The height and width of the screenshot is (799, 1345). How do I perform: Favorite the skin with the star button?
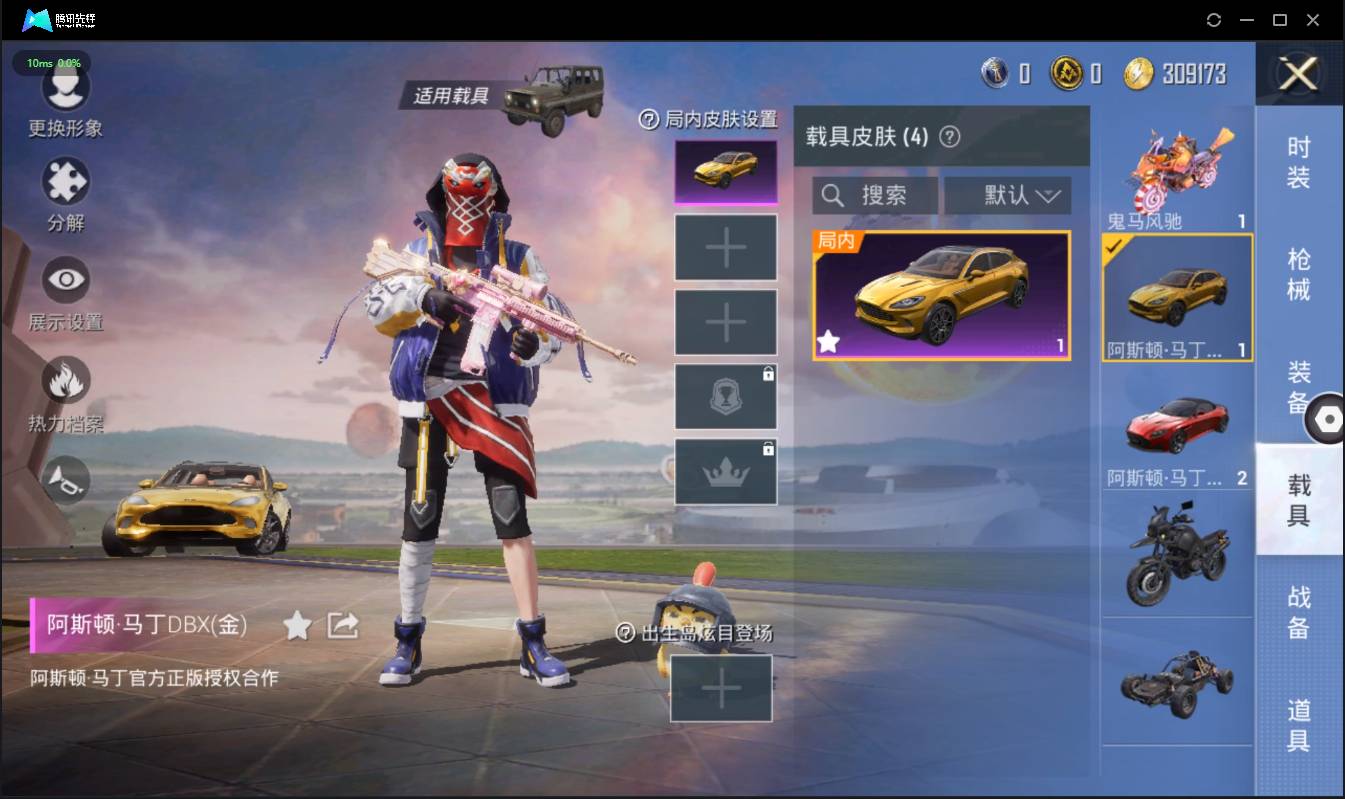click(297, 626)
